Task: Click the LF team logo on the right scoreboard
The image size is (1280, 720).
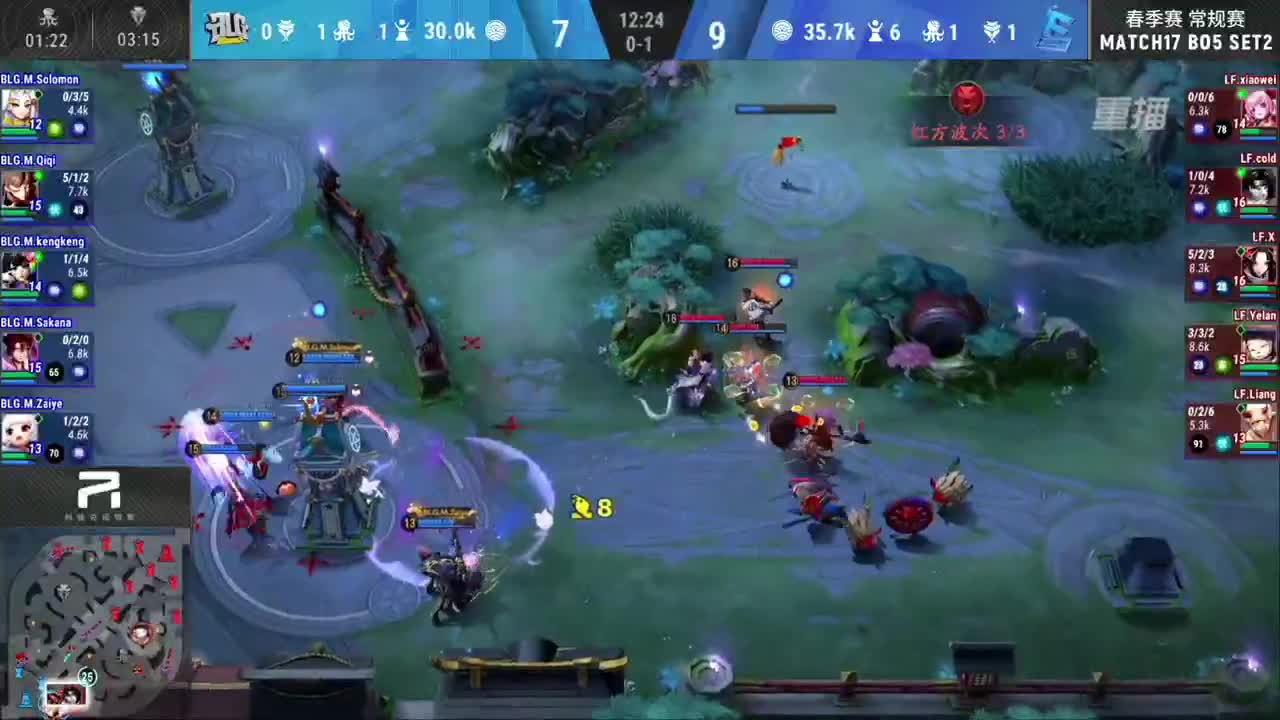Action: pyautogui.click(x=1057, y=30)
